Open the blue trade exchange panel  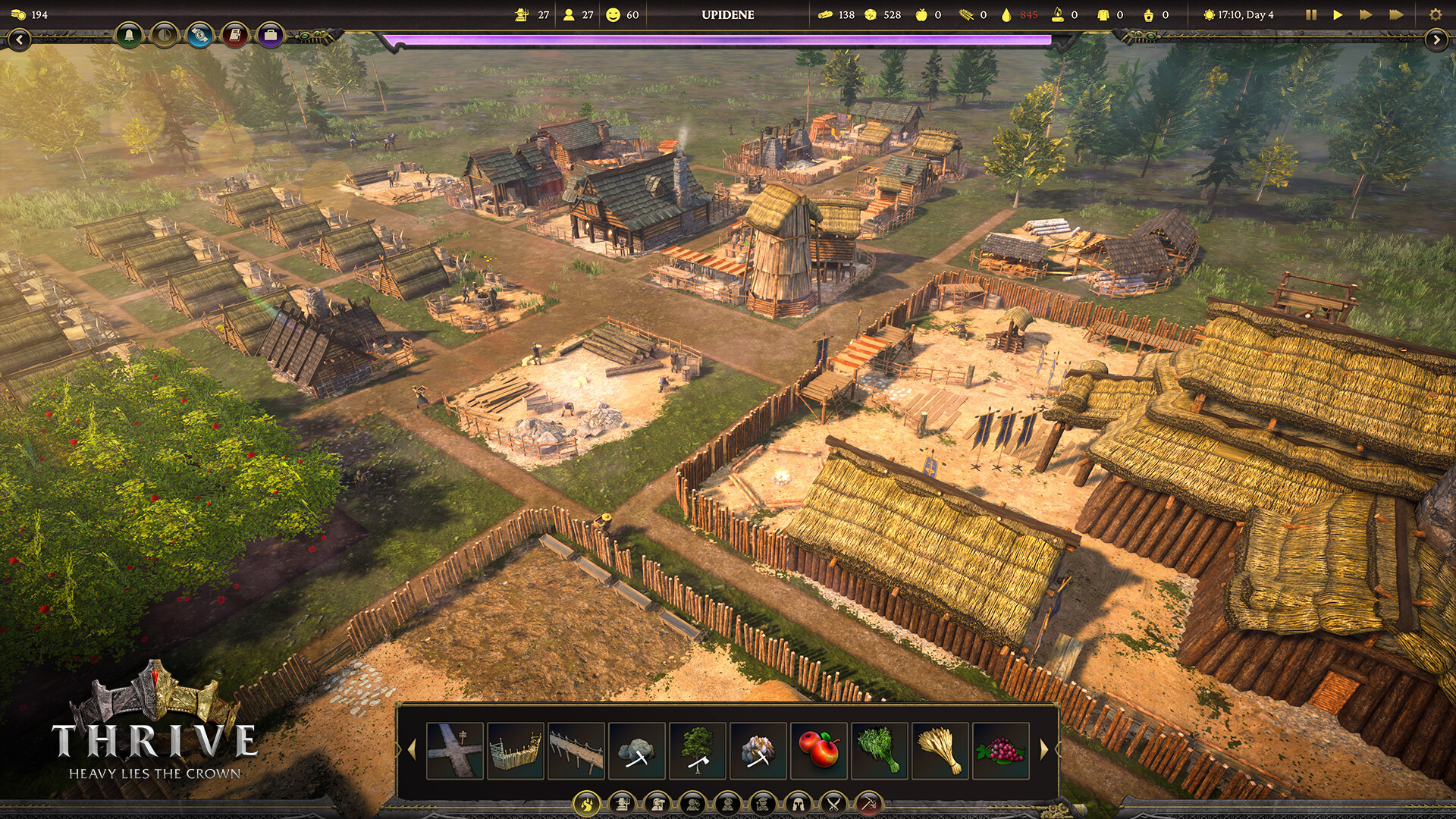pyautogui.click(x=199, y=35)
